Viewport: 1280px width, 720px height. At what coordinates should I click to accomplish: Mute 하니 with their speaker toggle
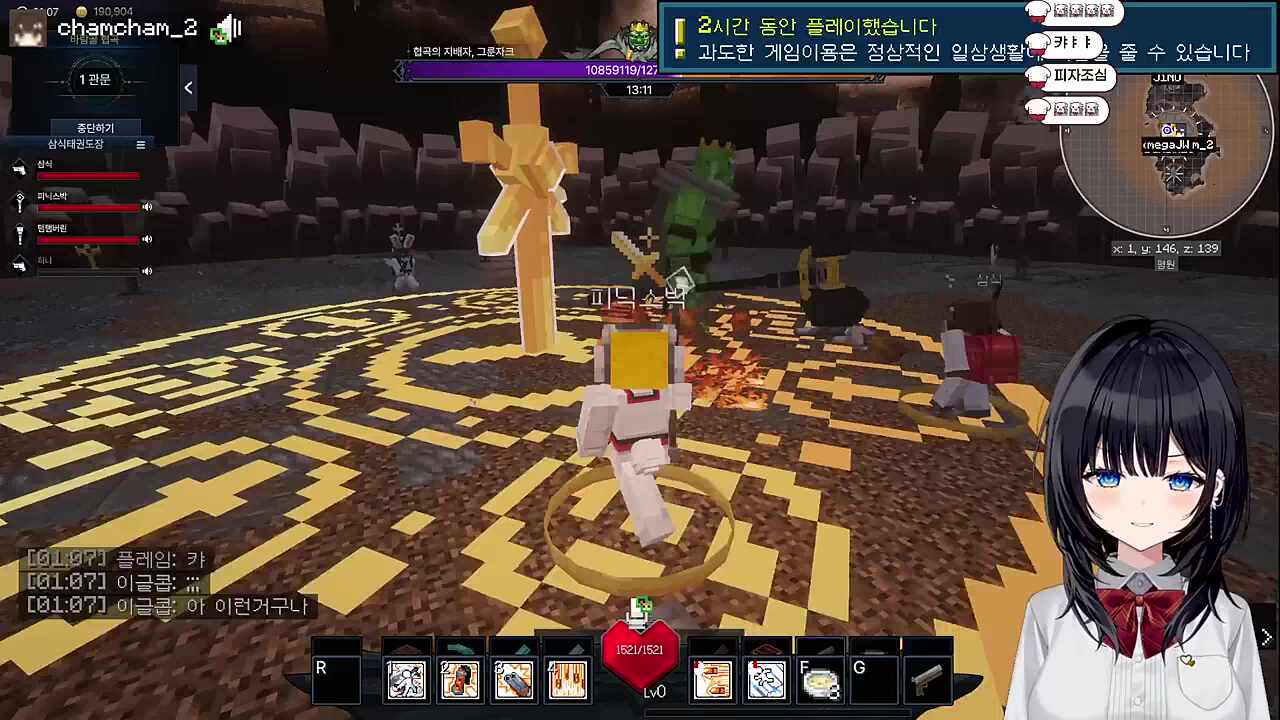click(147, 270)
